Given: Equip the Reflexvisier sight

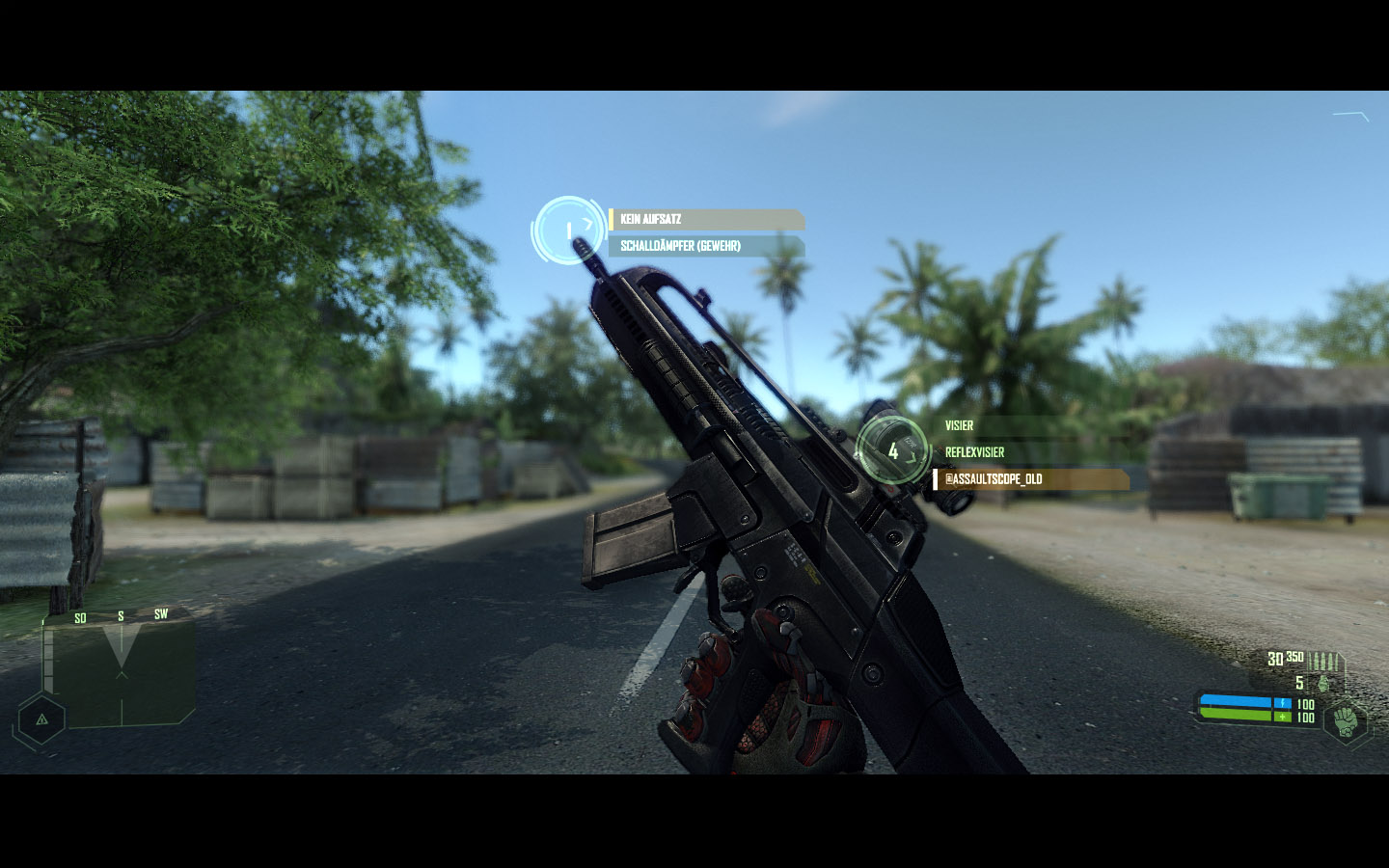Looking at the screenshot, I should [x=1030, y=452].
